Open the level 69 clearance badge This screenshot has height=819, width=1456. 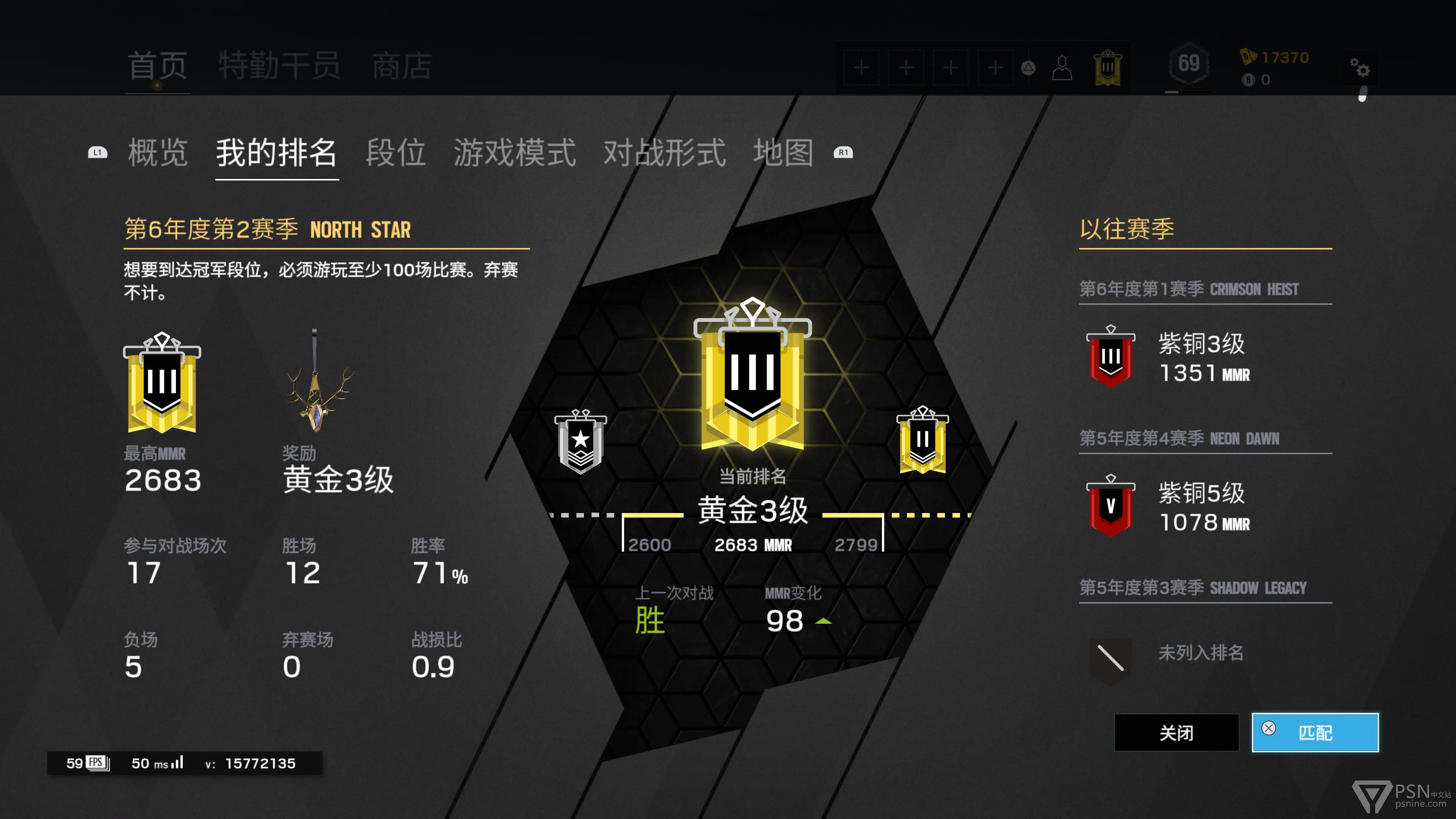point(1189,64)
